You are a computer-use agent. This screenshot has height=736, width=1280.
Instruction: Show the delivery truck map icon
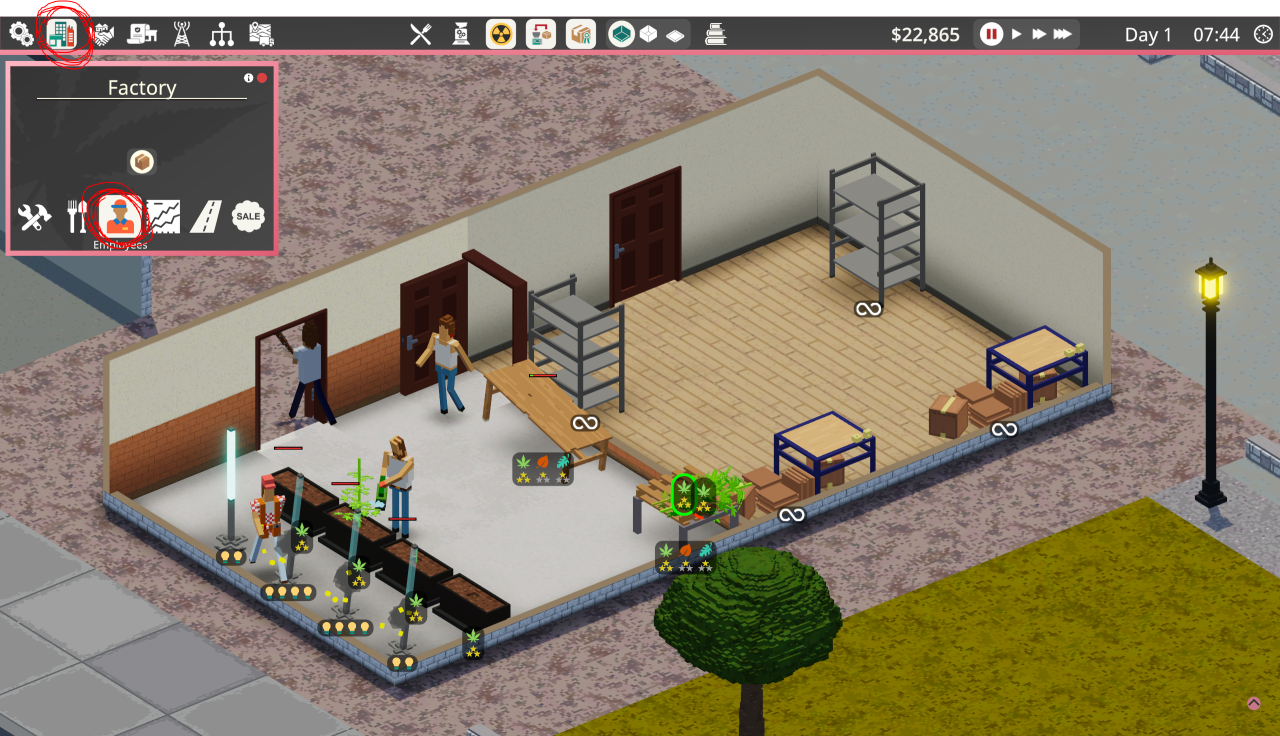click(261, 35)
